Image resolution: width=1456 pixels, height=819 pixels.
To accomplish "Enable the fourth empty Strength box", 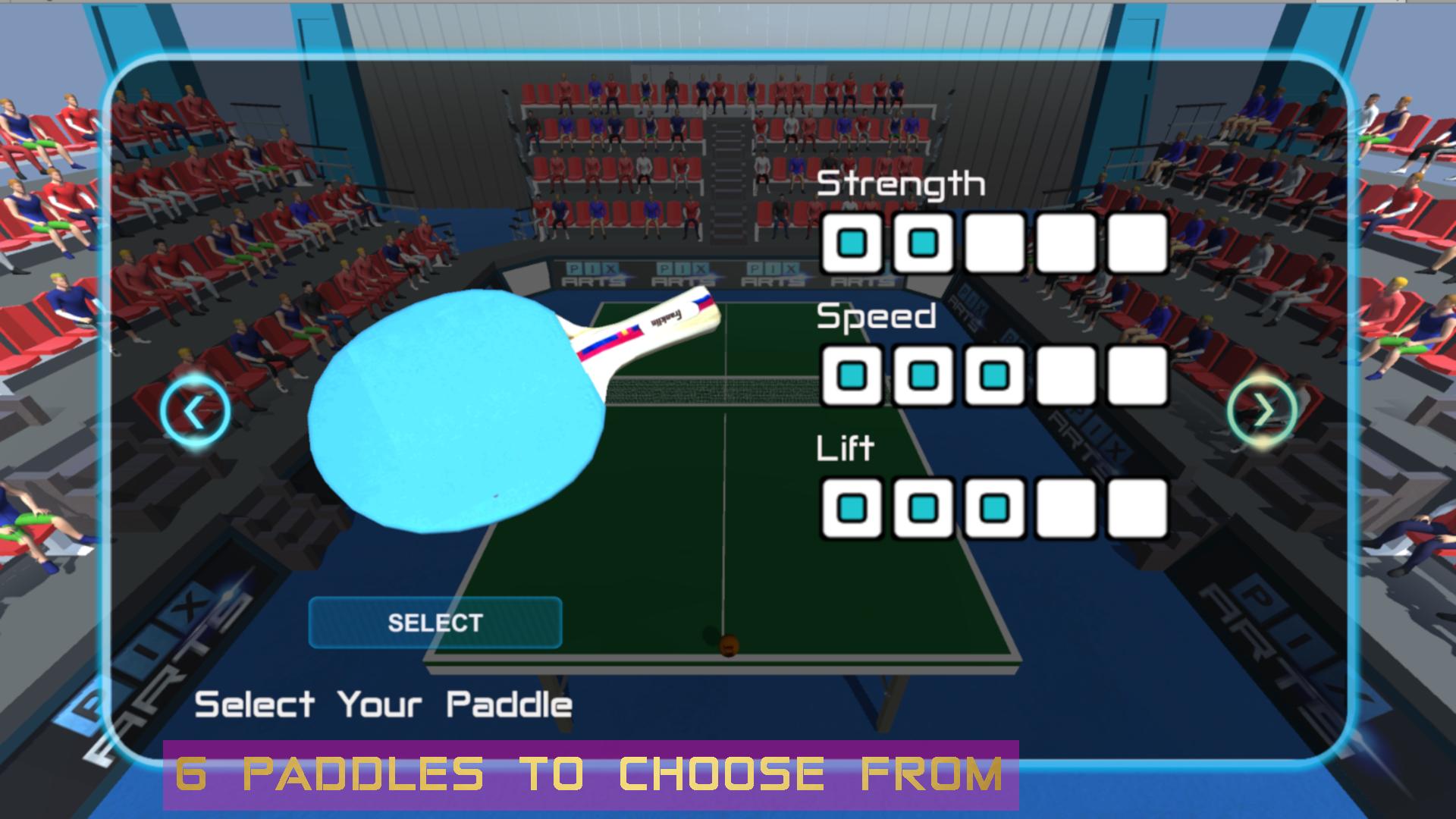I will click(1065, 243).
